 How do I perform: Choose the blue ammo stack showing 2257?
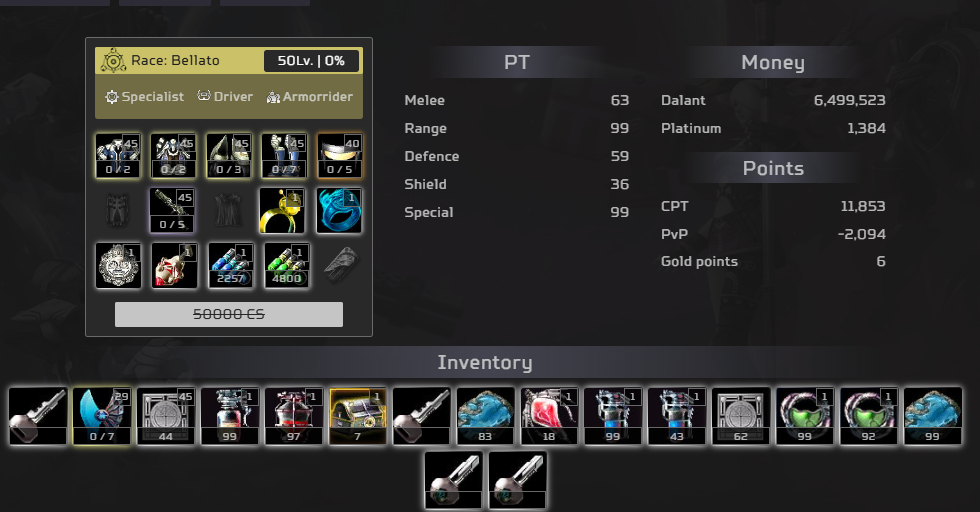tap(230, 265)
